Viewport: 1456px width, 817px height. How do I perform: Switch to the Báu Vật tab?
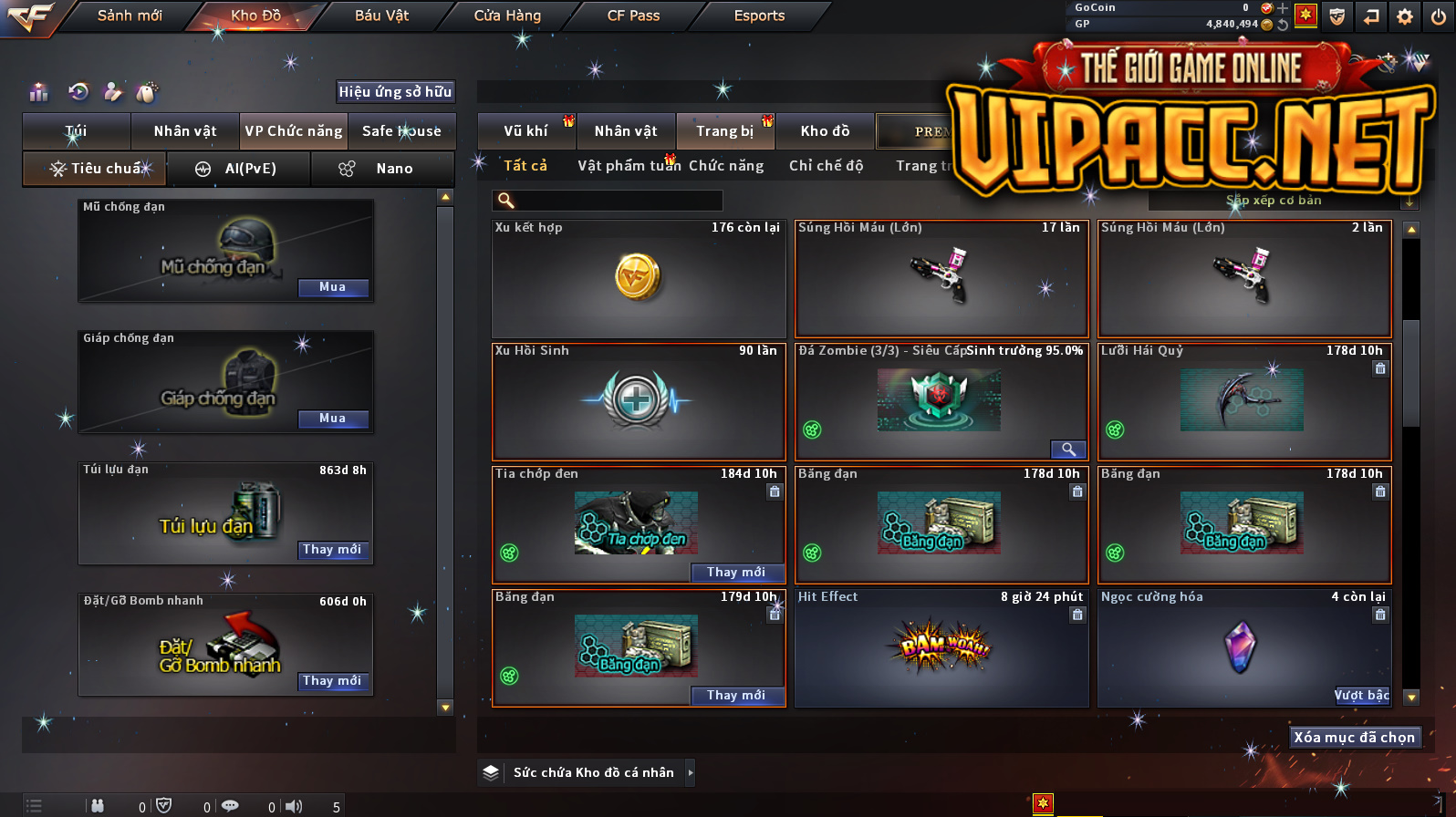(x=381, y=16)
